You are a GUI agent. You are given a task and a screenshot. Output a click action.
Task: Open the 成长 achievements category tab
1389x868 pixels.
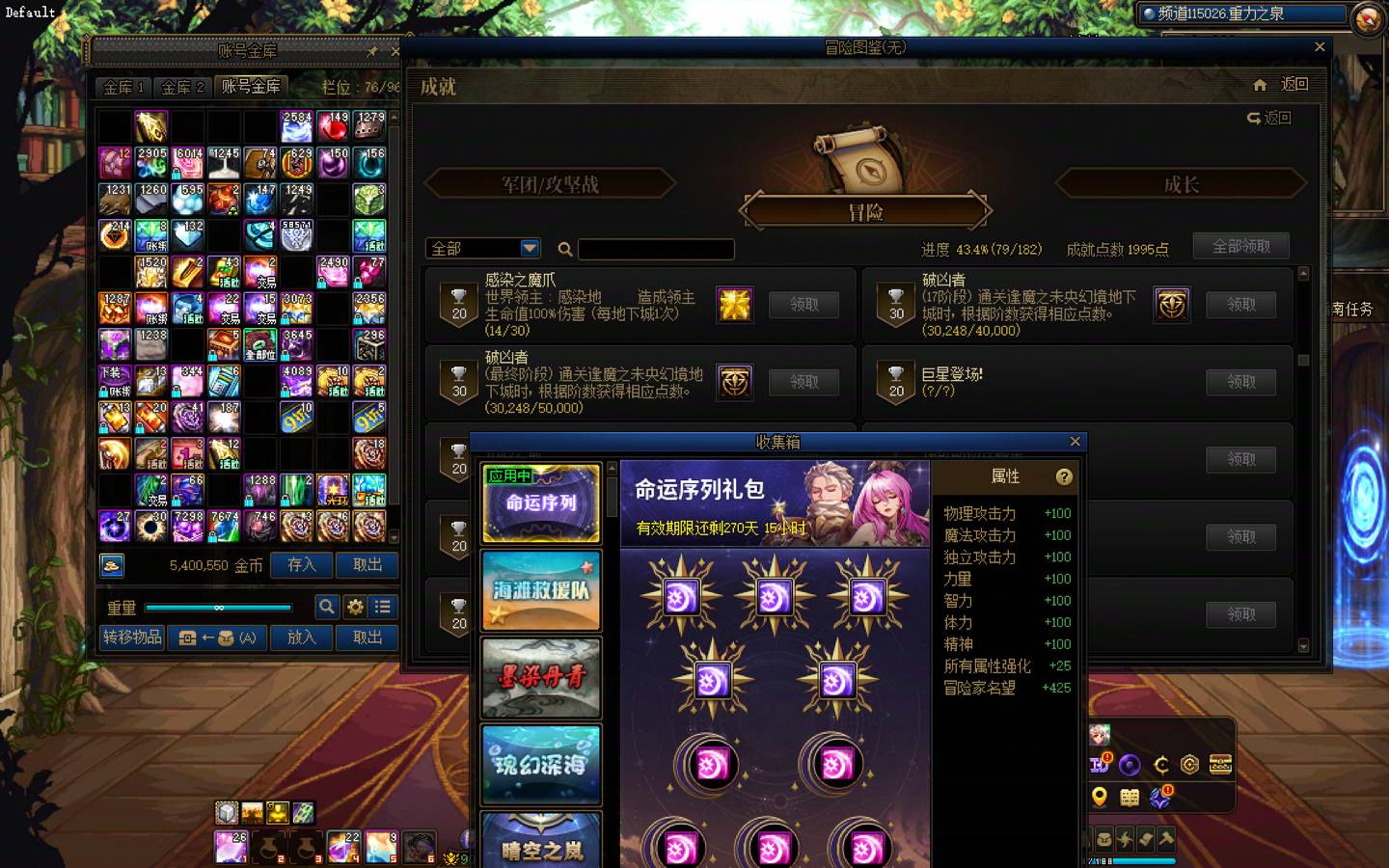click(1182, 184)
